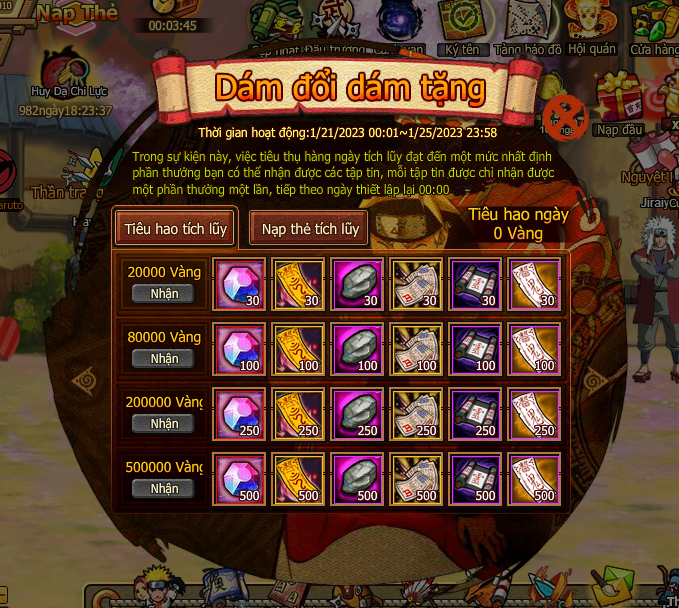Switch to the Tiêu hao tích lũy tab
679x608 pixels.
pos(176,229)
